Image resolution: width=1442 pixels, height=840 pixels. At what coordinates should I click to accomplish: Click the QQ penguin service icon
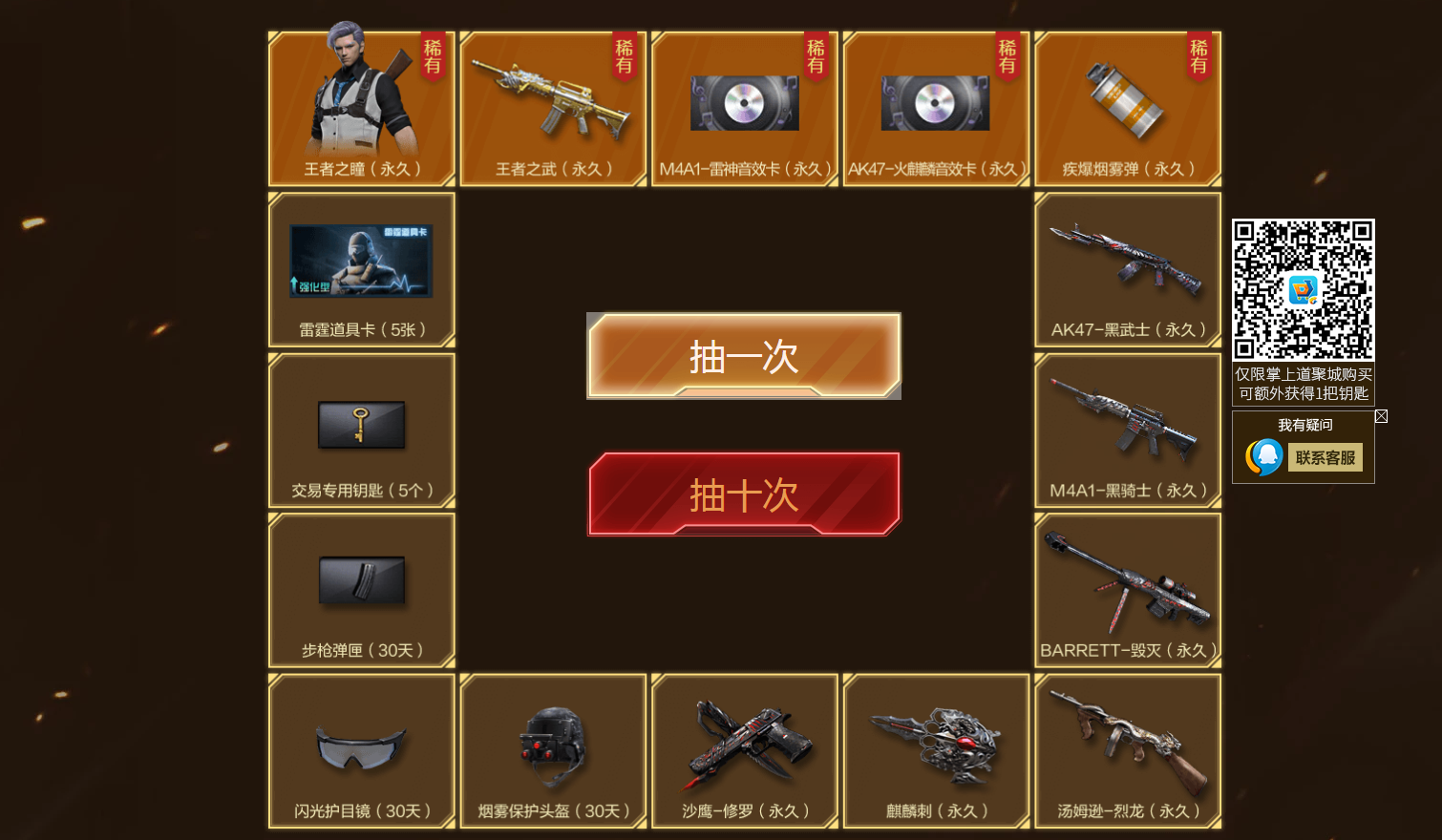(x=1265, y=456)
